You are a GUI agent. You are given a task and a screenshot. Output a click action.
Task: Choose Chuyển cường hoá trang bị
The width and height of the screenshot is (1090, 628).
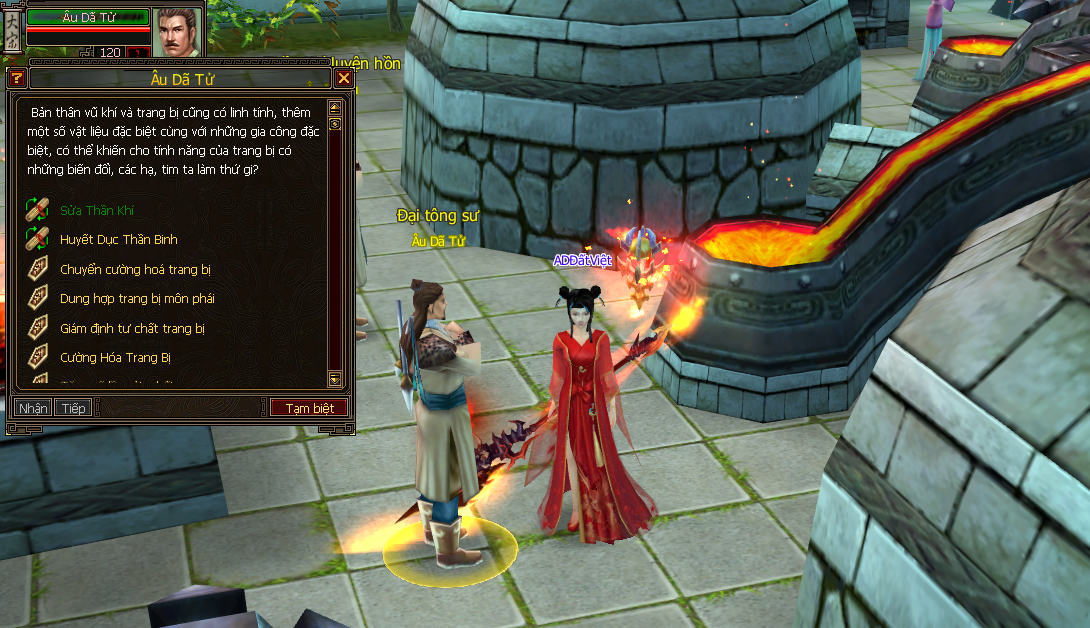point(135,270)
